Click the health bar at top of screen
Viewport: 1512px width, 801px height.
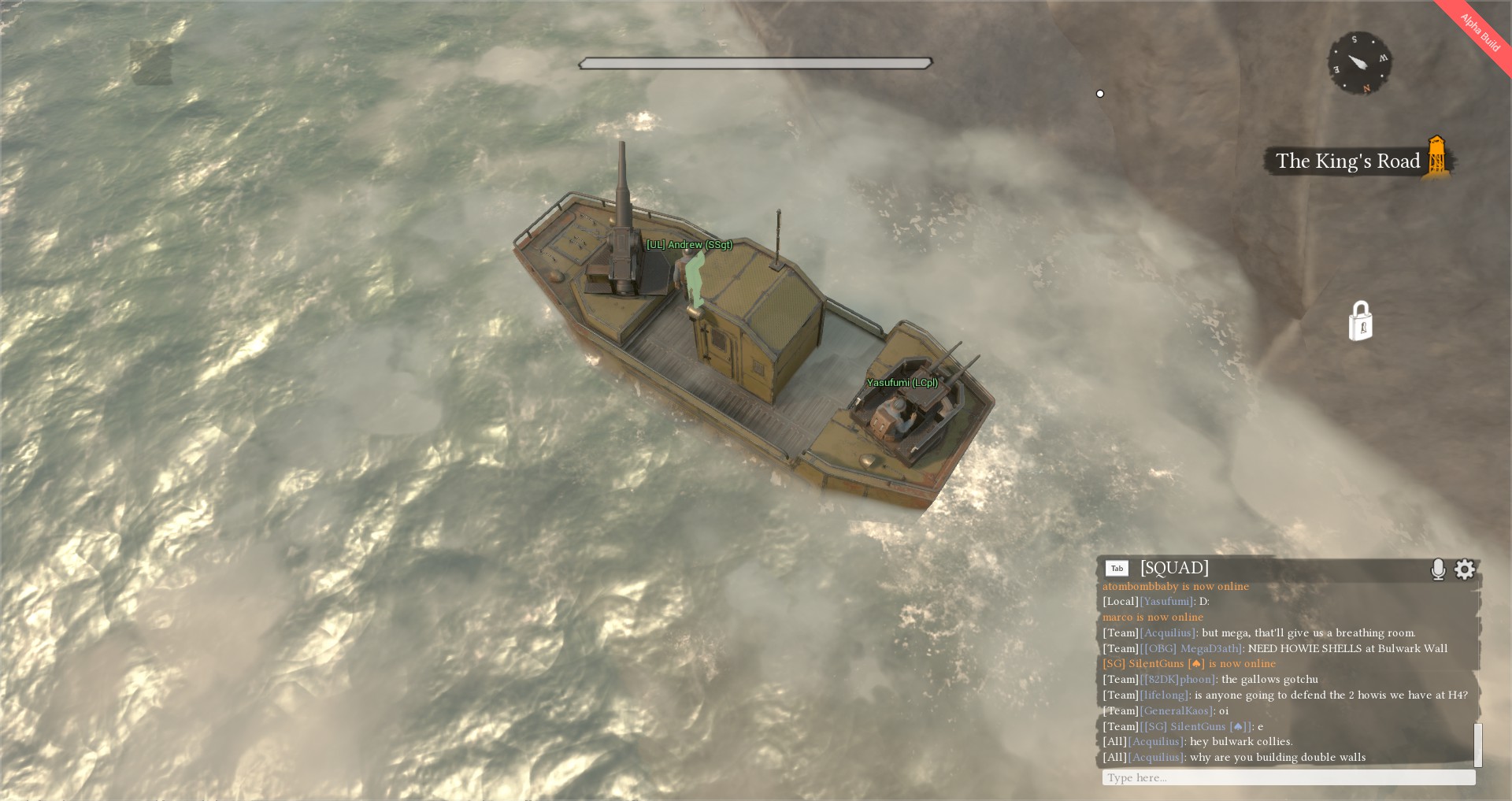[754, 61]
